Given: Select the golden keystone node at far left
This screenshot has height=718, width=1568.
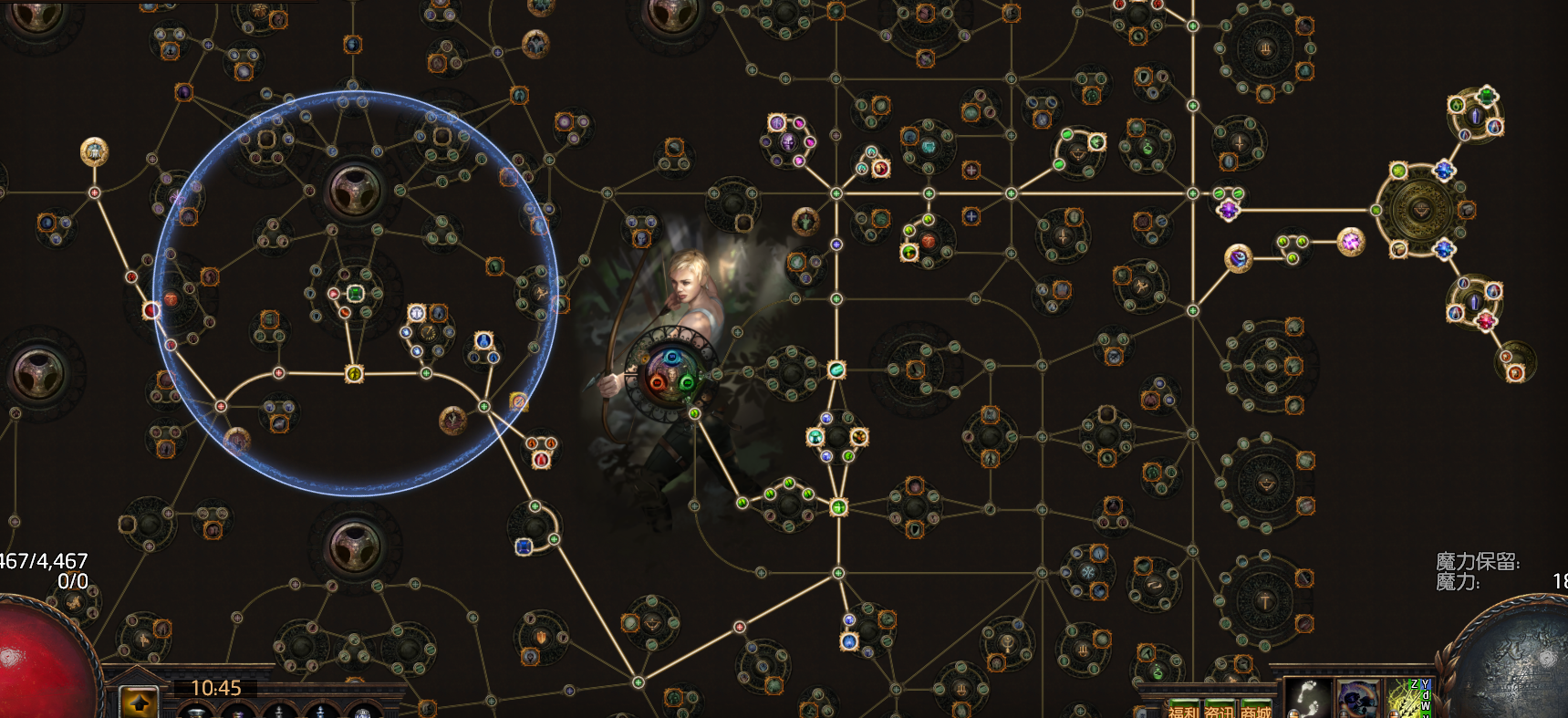Looking at the screenshot, I should coord(94,151).
